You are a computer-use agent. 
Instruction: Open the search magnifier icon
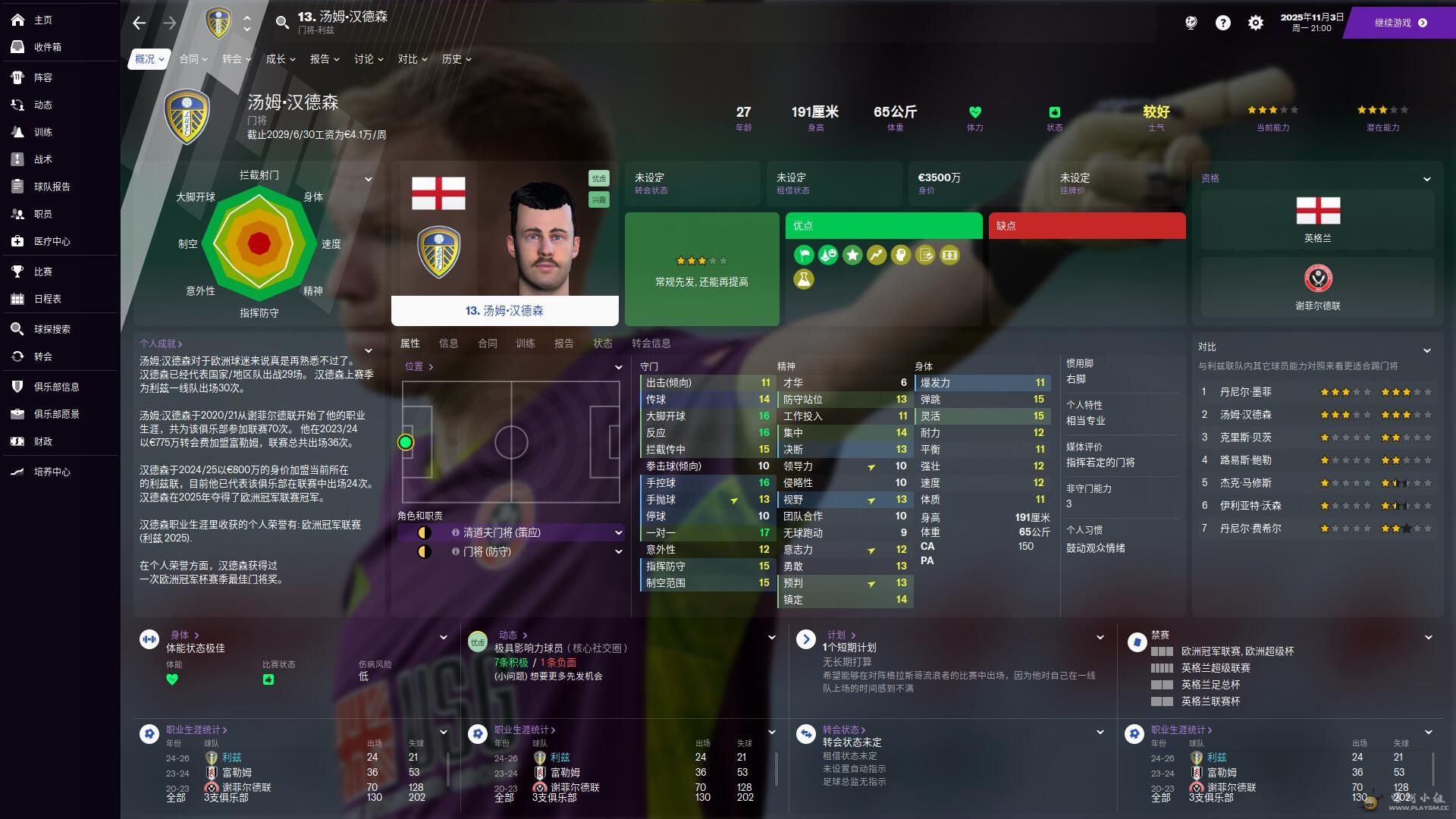coord(282,23)
